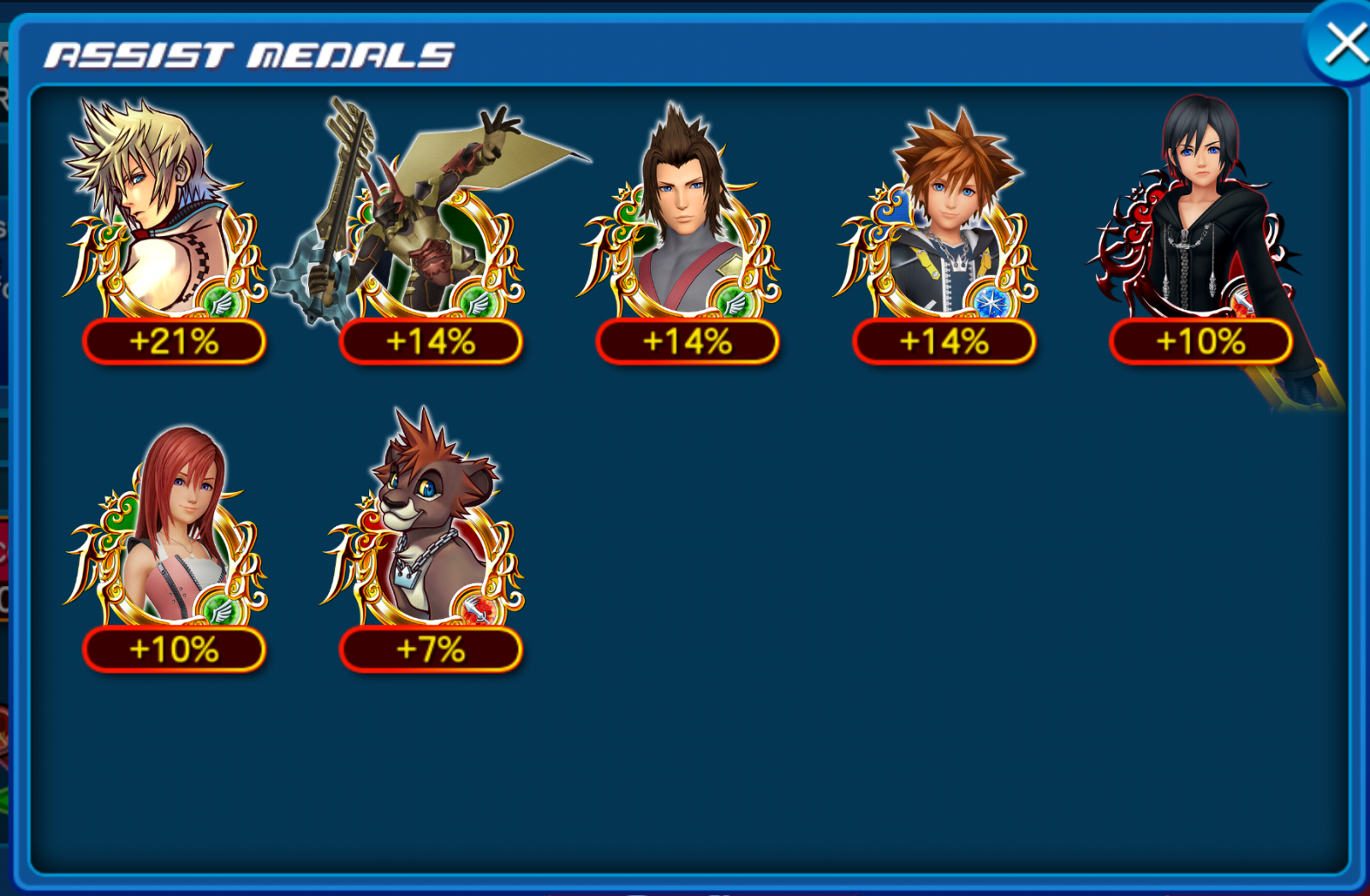The height and width of the screenshot is (896, 1370).
Task: Close the Assist Medals window
Action: pos(1343,44)
